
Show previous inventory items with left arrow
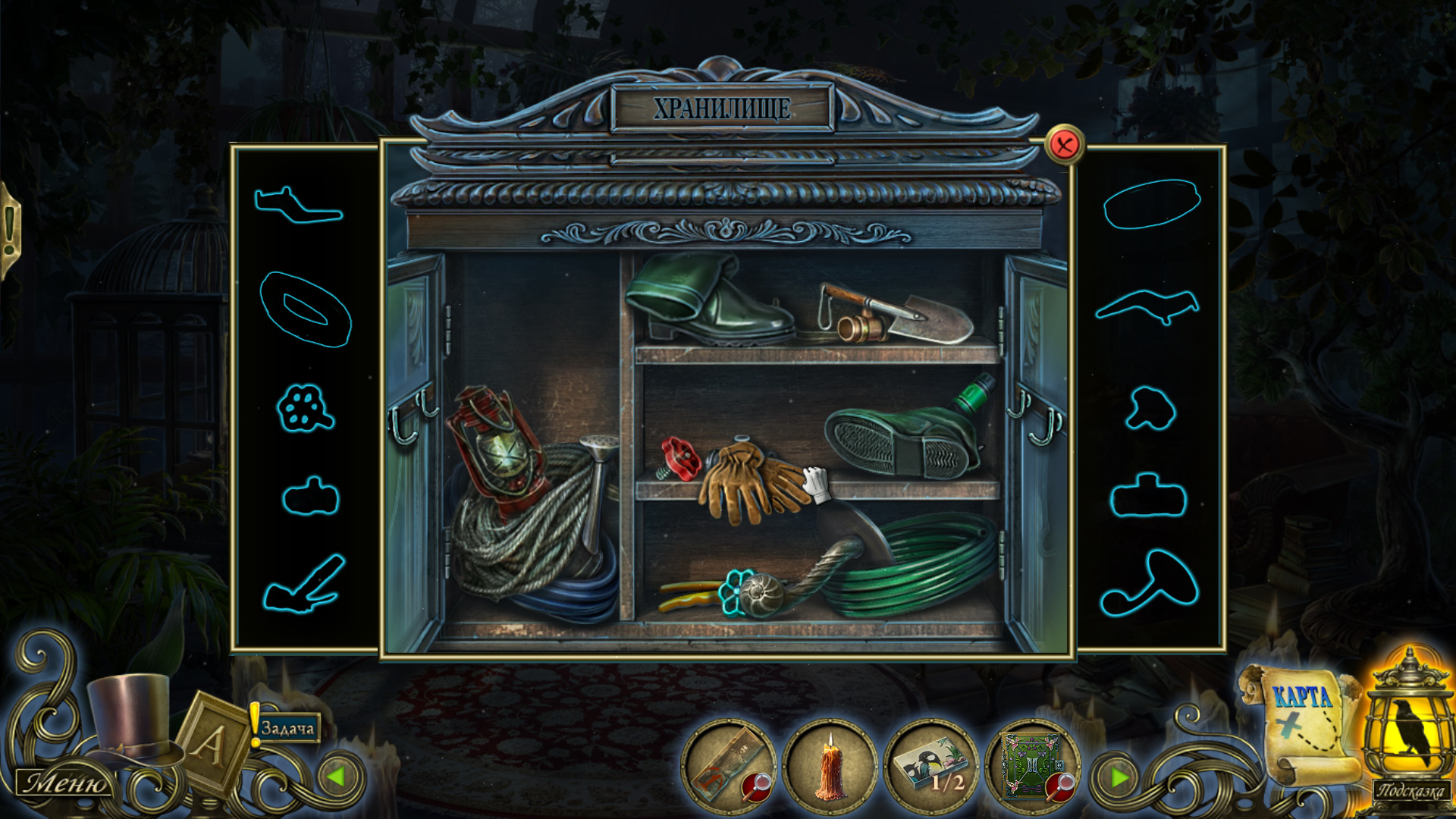[336, 777]
